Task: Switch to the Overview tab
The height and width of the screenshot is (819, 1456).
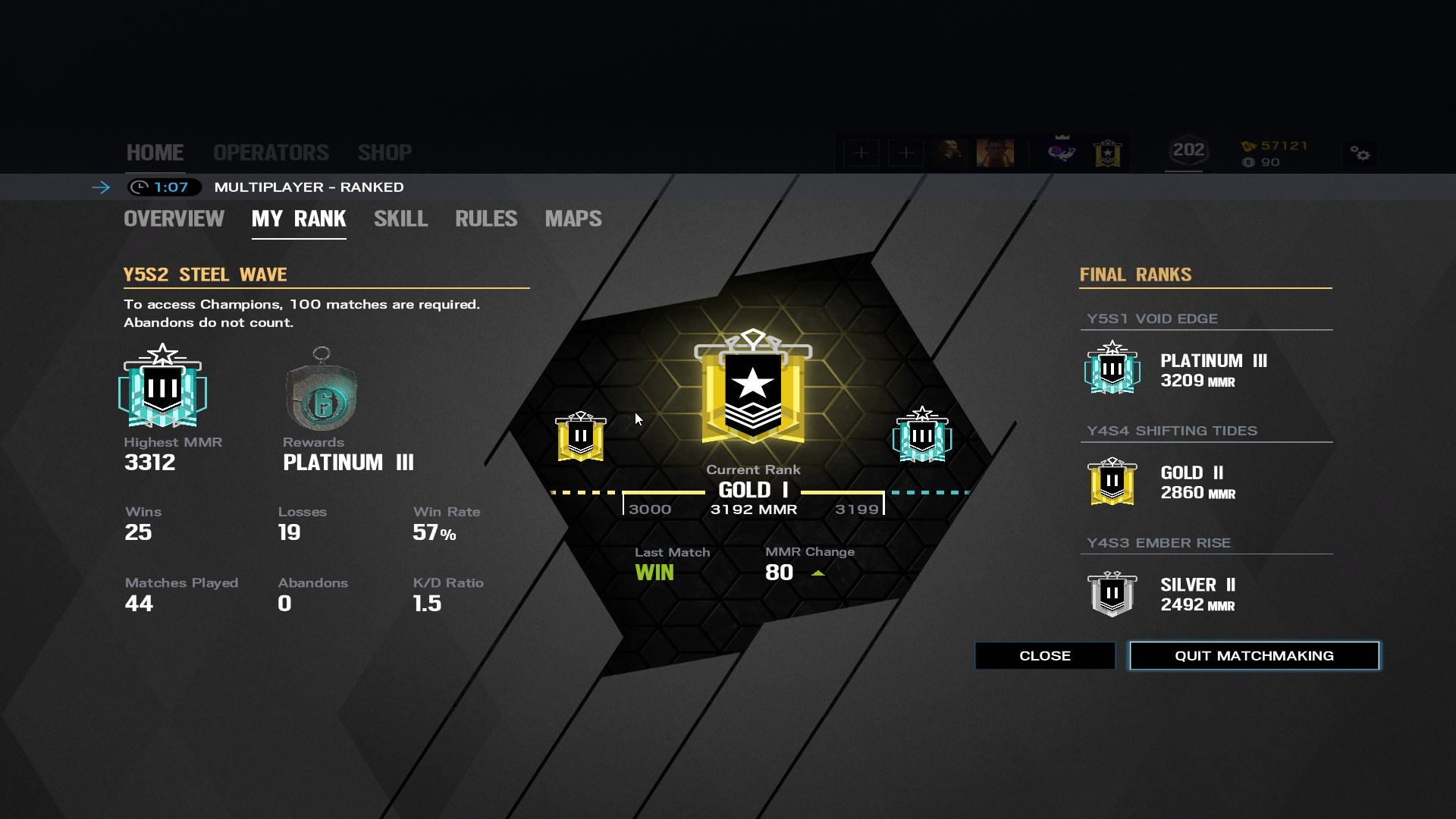Action: (x=174, y=219)
